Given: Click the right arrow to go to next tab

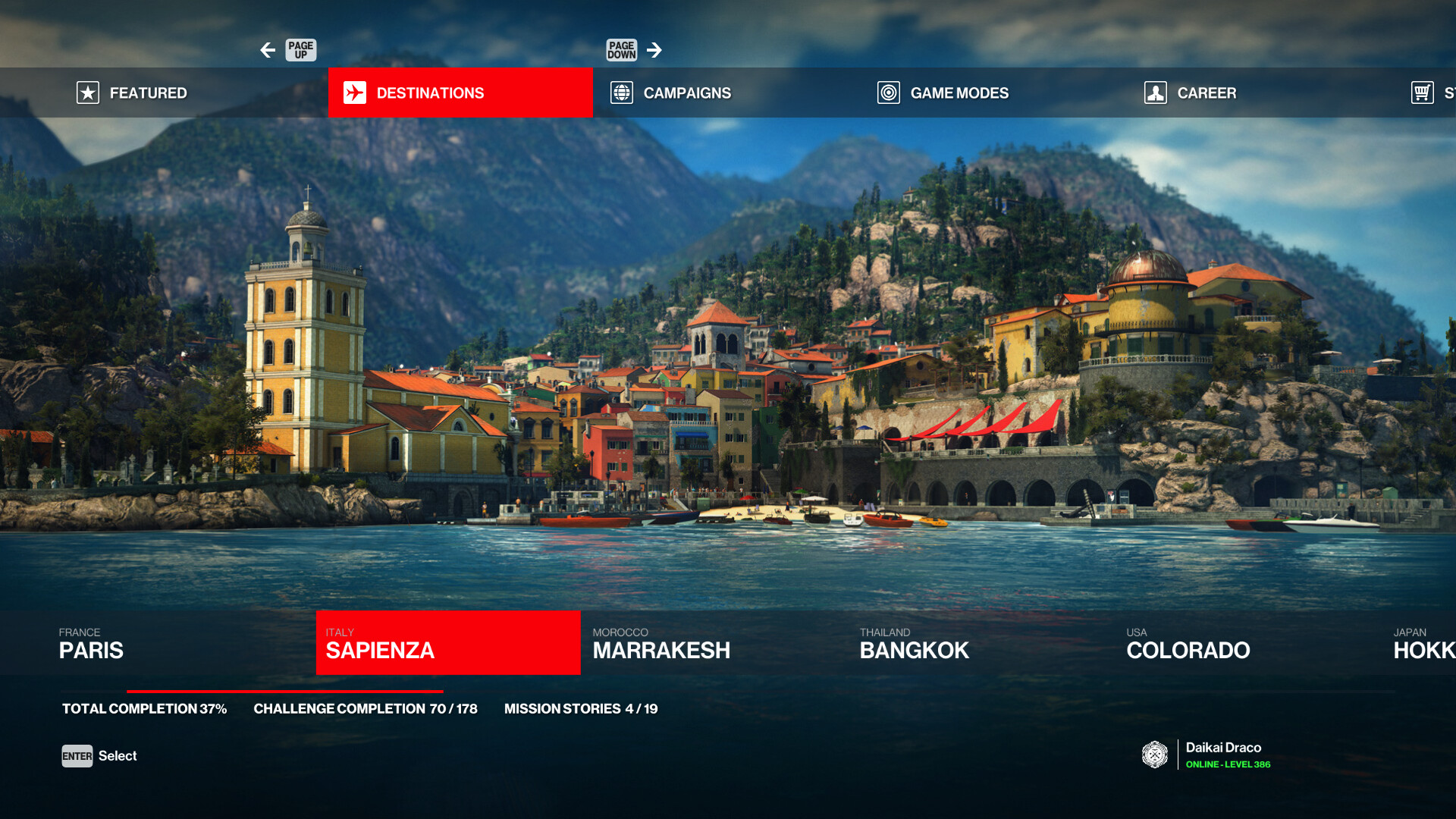Looking at the screenshot, I should coord(654,50).
